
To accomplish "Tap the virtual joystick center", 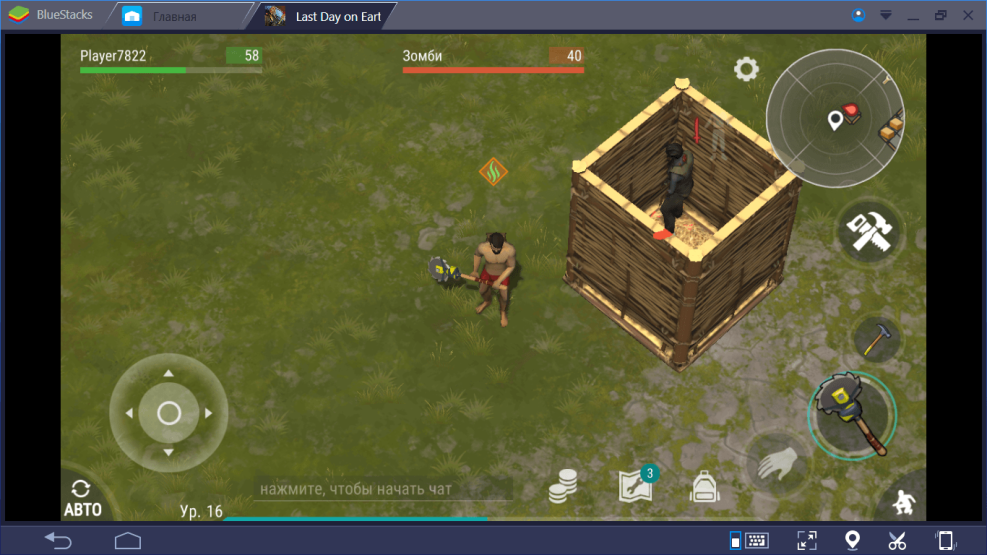I will [x=168, y=412].
